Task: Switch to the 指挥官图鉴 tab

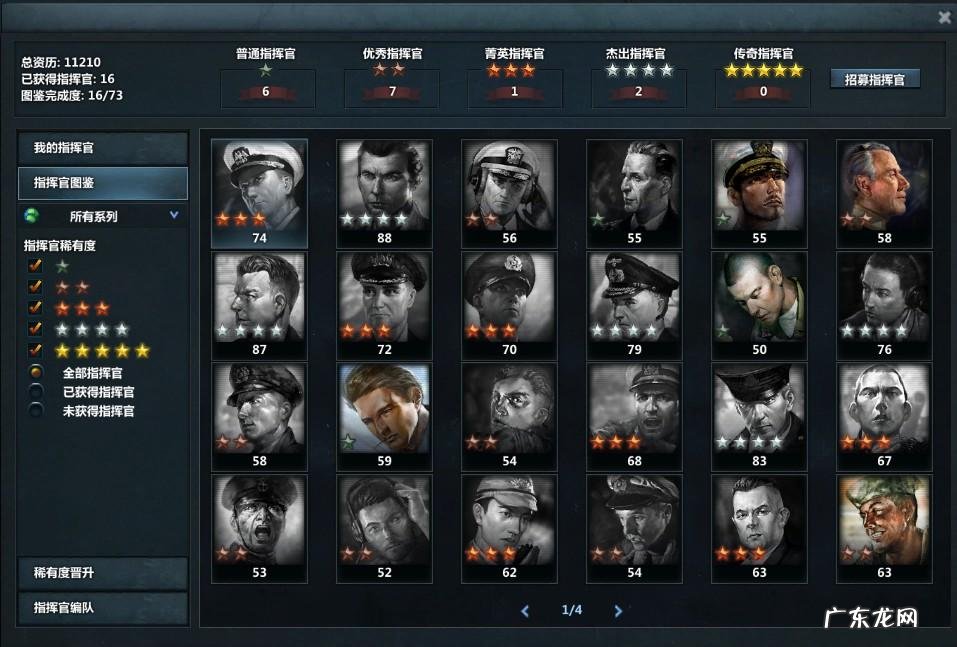Action: [103, 183]
